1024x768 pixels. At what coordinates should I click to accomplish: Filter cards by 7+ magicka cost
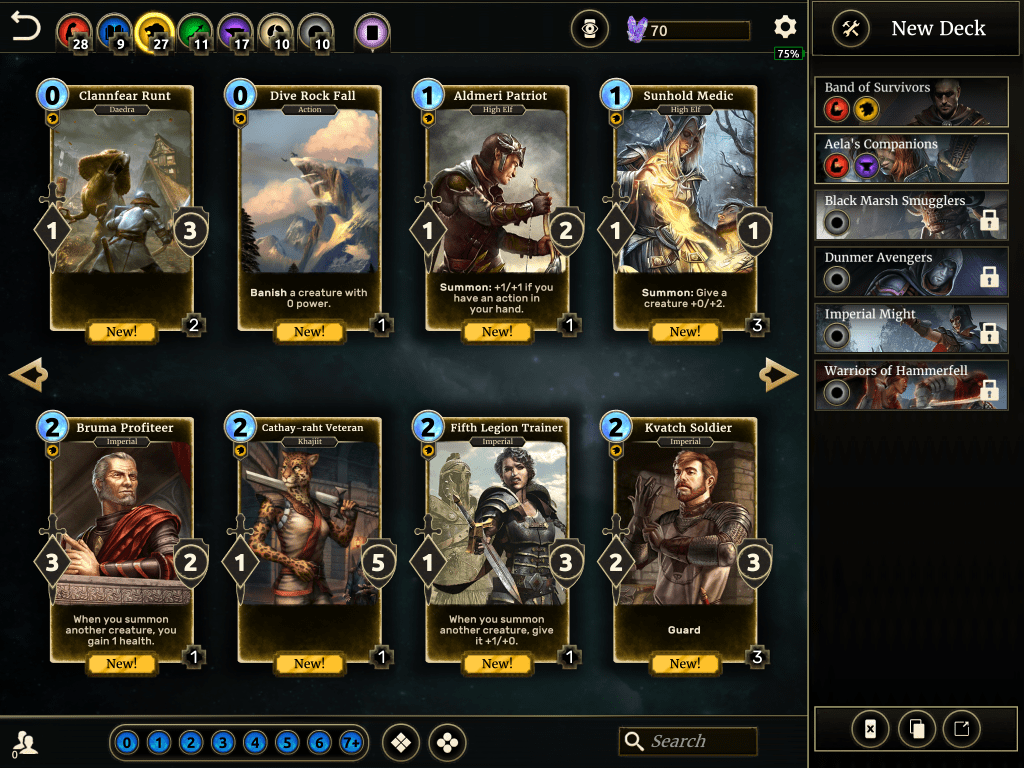point(351,743)
